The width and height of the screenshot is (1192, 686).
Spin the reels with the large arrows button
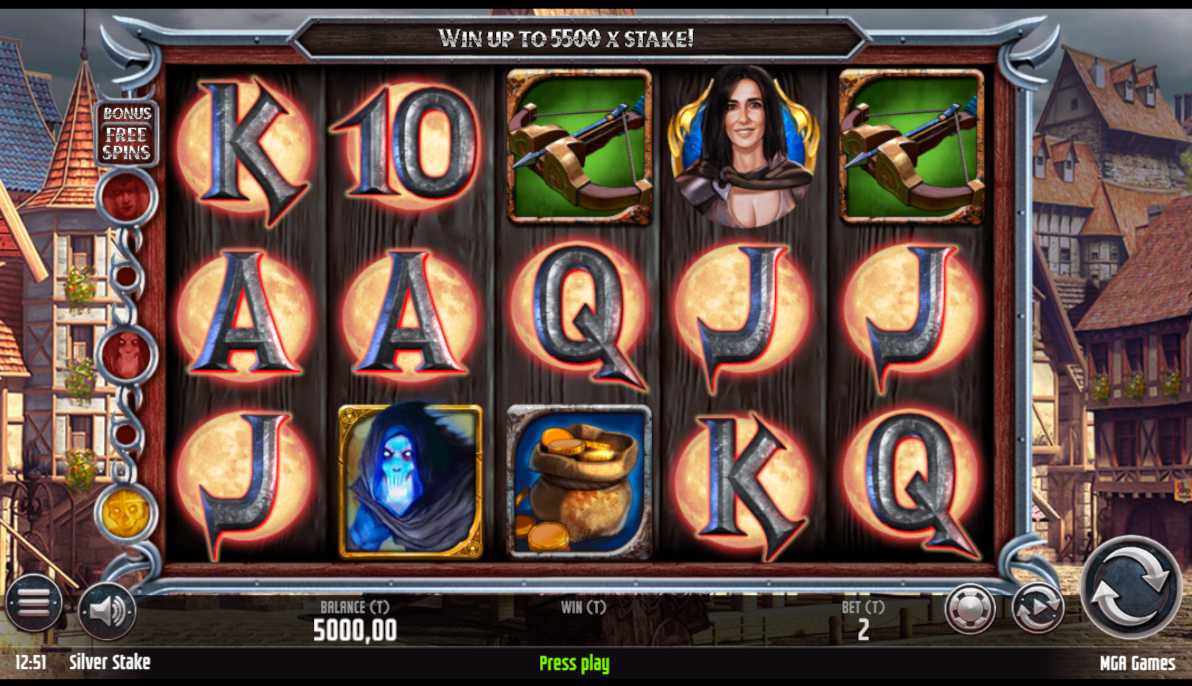pos(1131,586)
